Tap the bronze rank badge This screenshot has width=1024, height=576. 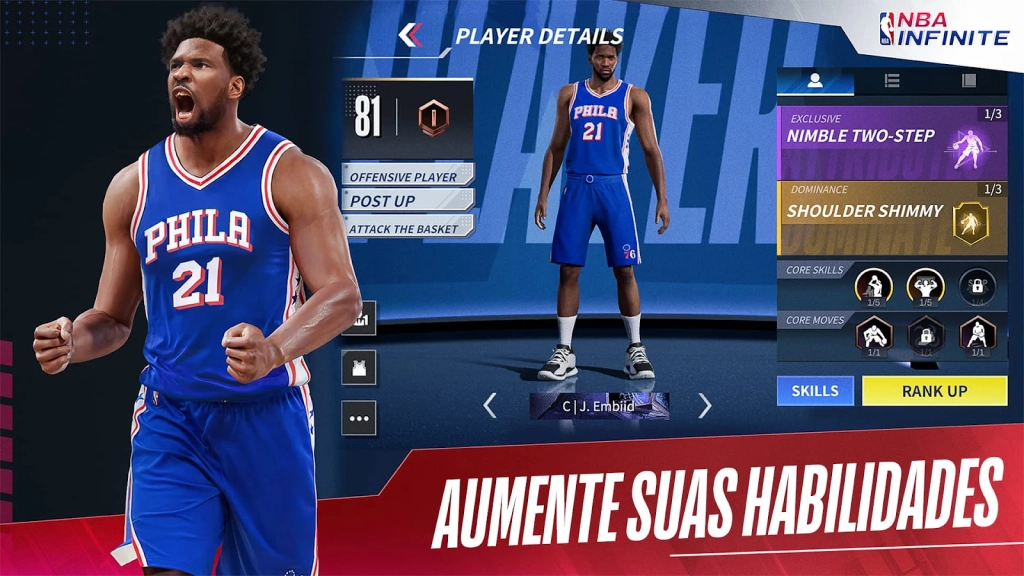(433, 118)
